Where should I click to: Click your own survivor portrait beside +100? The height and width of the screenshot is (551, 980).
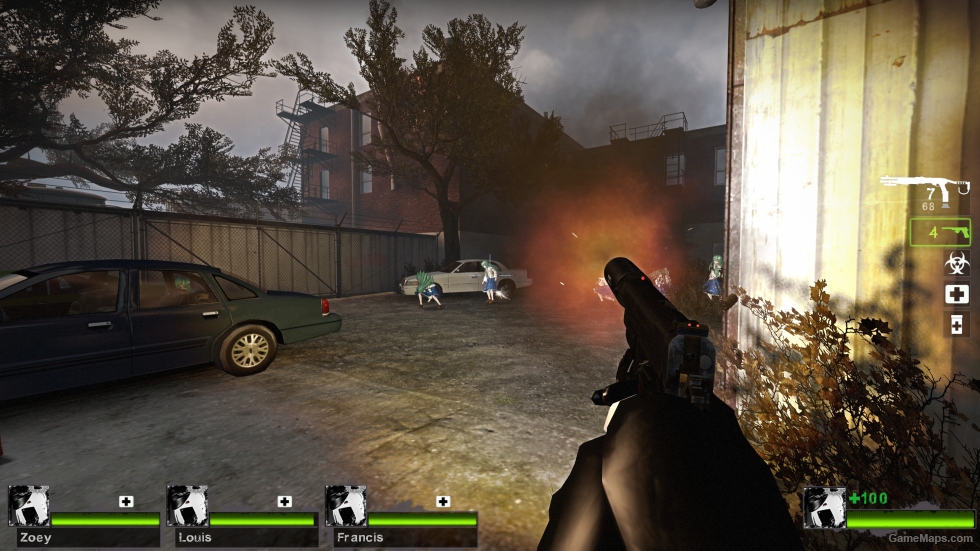[824, 507]
